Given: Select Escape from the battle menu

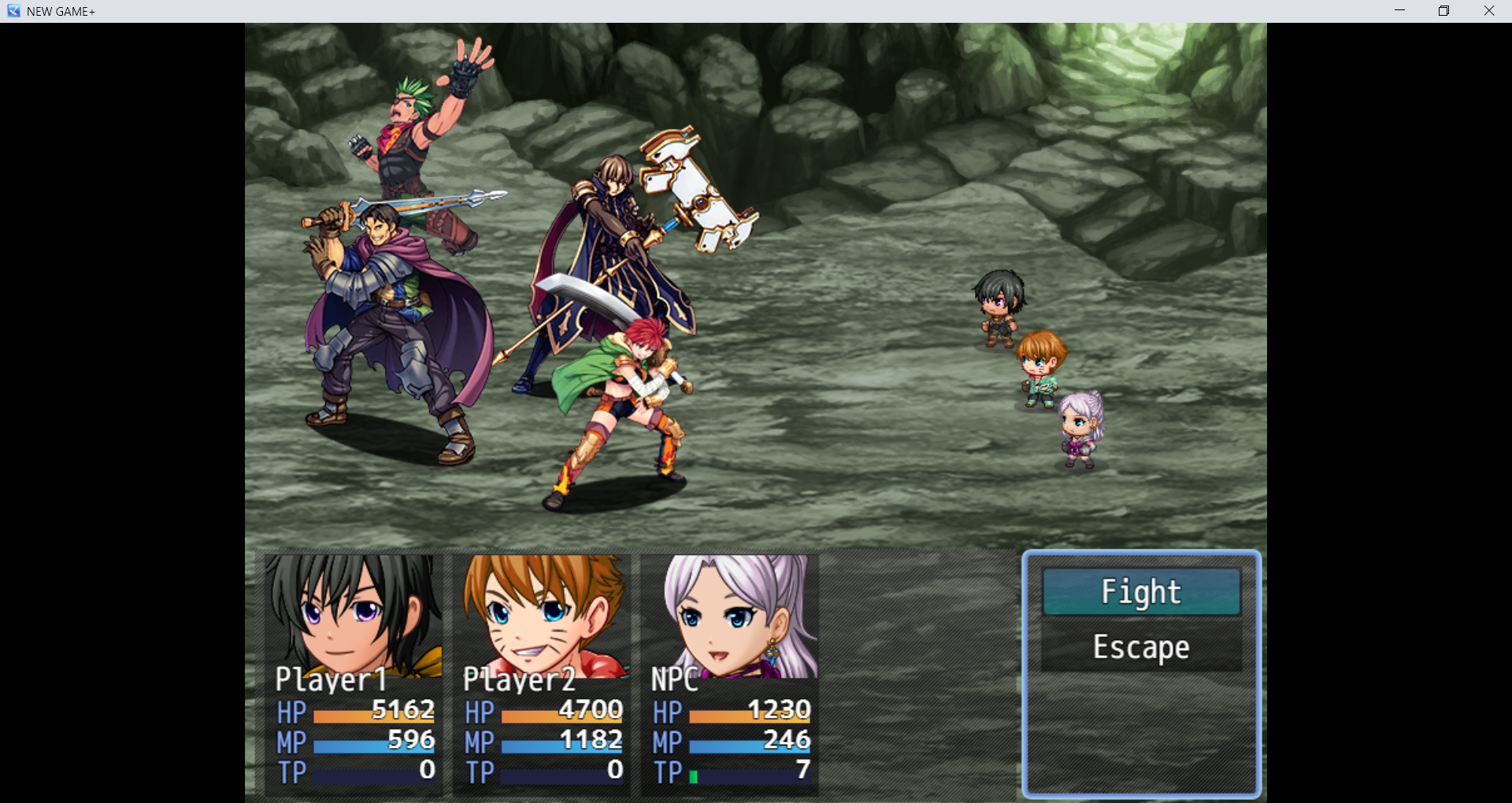Looking at the screenshot, I should 1141,647.
